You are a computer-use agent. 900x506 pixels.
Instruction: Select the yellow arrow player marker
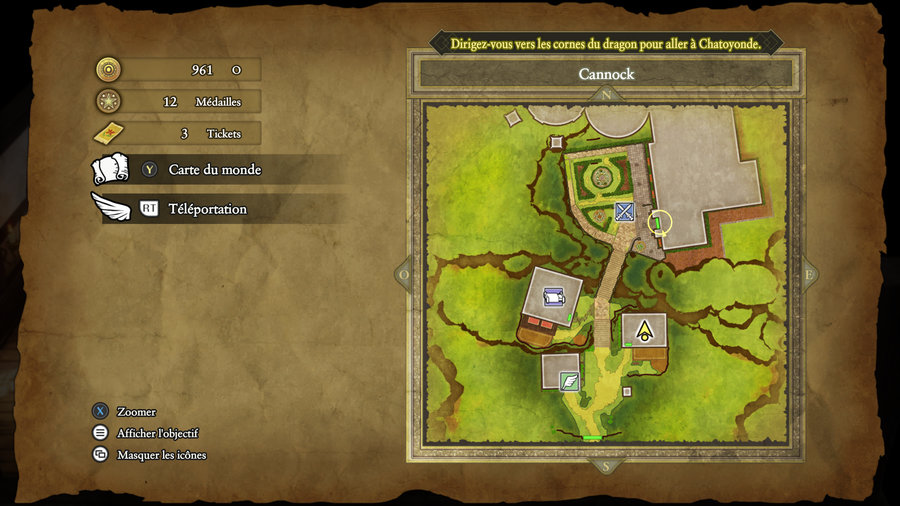(x=644, y=328)
